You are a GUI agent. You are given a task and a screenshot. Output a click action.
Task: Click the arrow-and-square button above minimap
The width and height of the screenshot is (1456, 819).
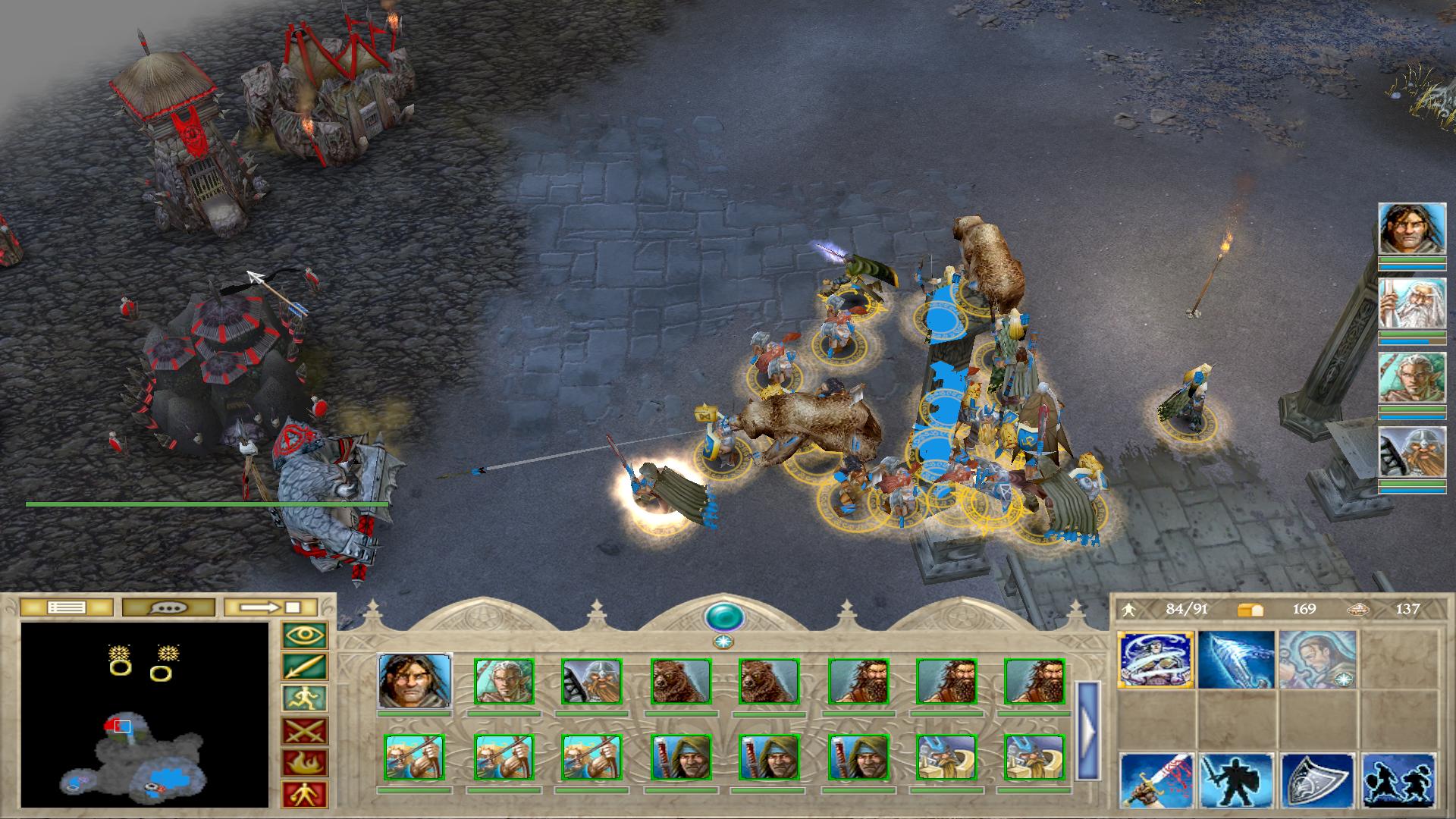(x=271, y=607)
